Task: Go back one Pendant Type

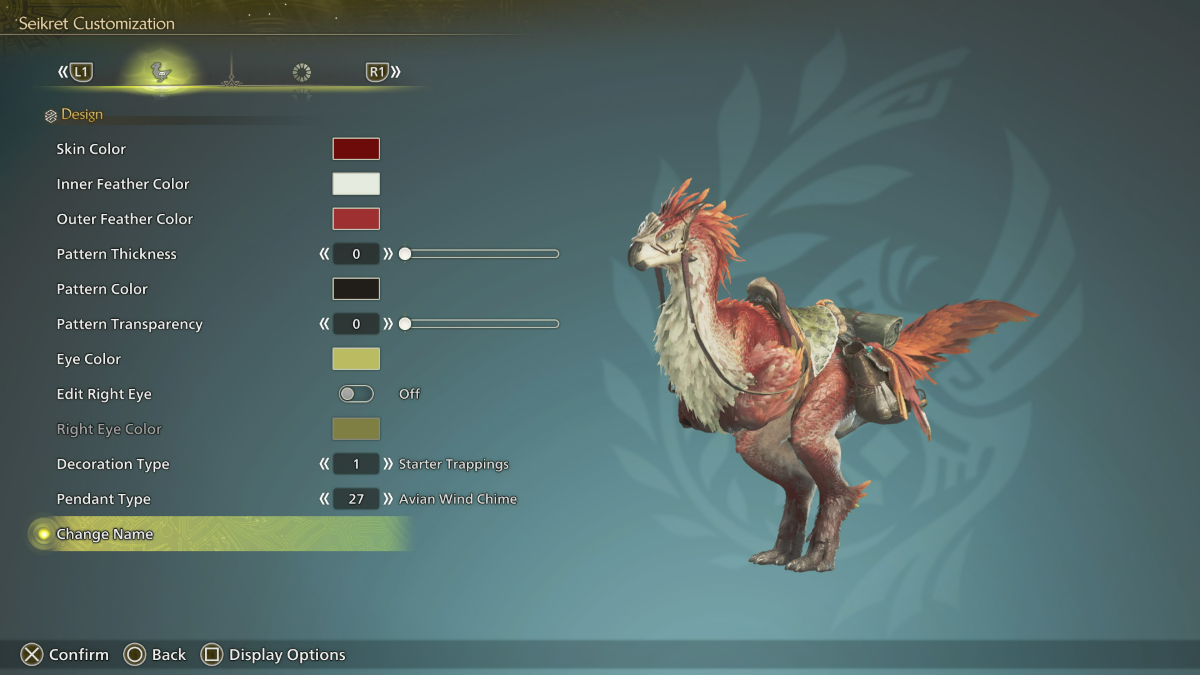Action: 324,499
